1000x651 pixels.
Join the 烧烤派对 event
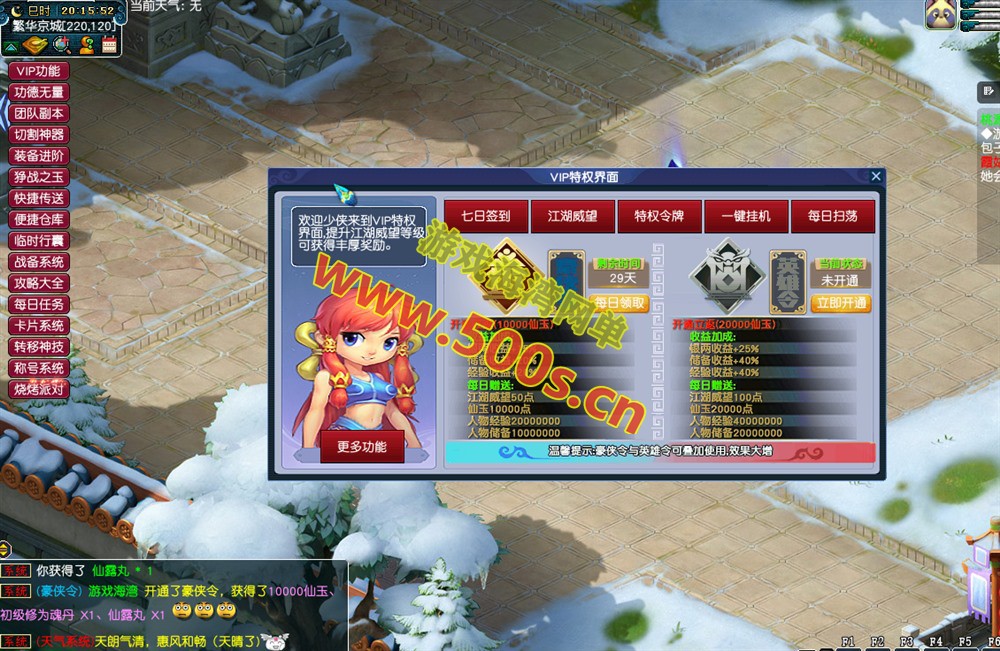[x=39, y=389]
